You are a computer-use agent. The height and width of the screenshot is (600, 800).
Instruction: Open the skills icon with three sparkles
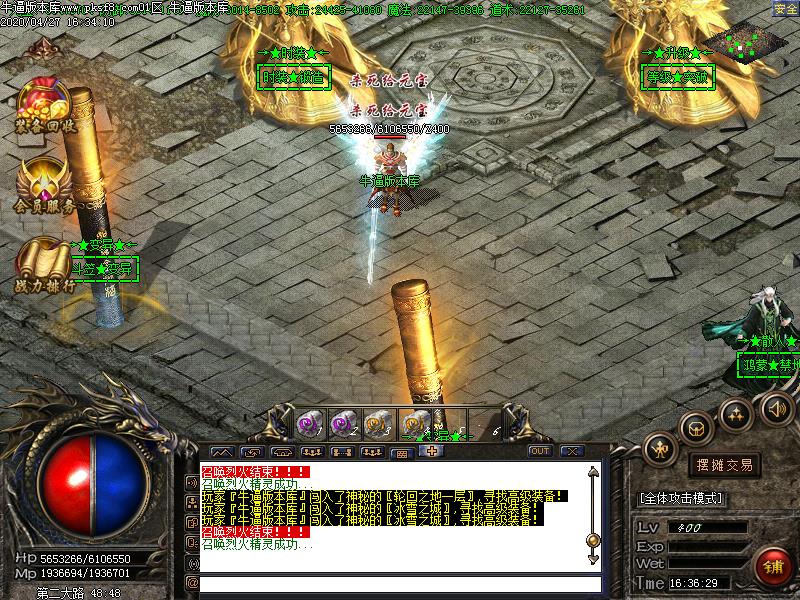[737, 412]
